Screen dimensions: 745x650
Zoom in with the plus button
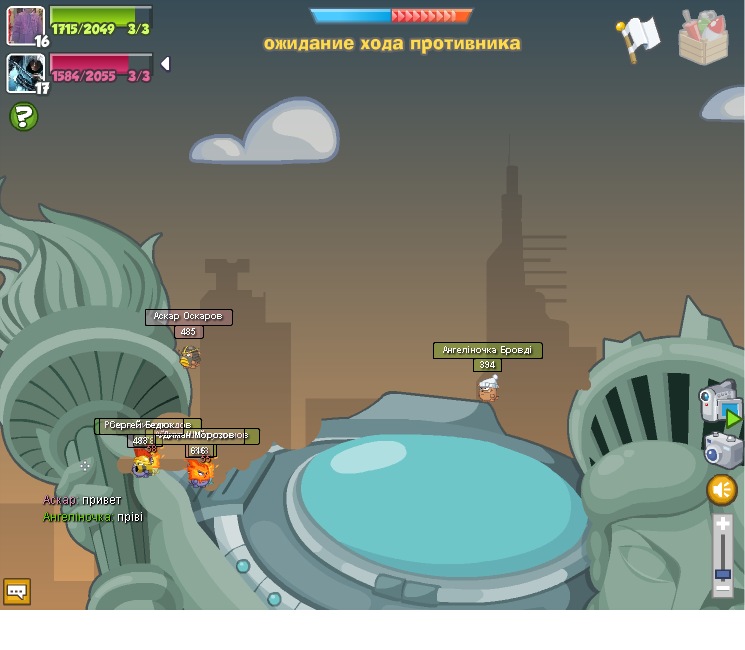tap(723, 524)
